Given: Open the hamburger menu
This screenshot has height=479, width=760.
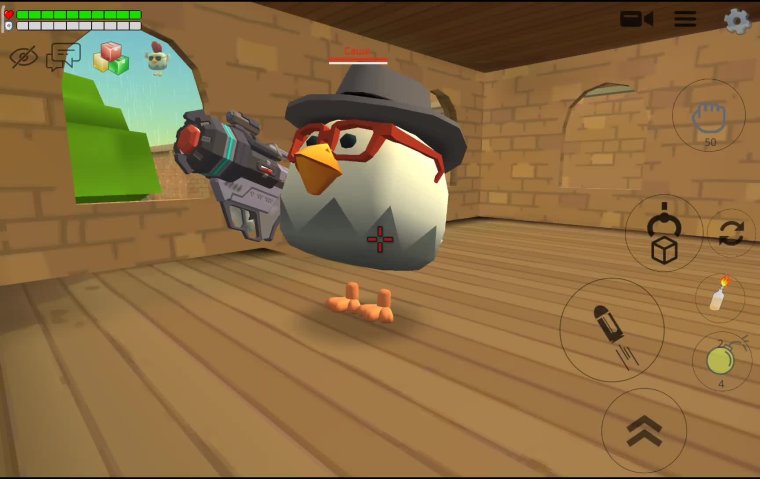Looking at the screenshot, I should click(685, 19).
